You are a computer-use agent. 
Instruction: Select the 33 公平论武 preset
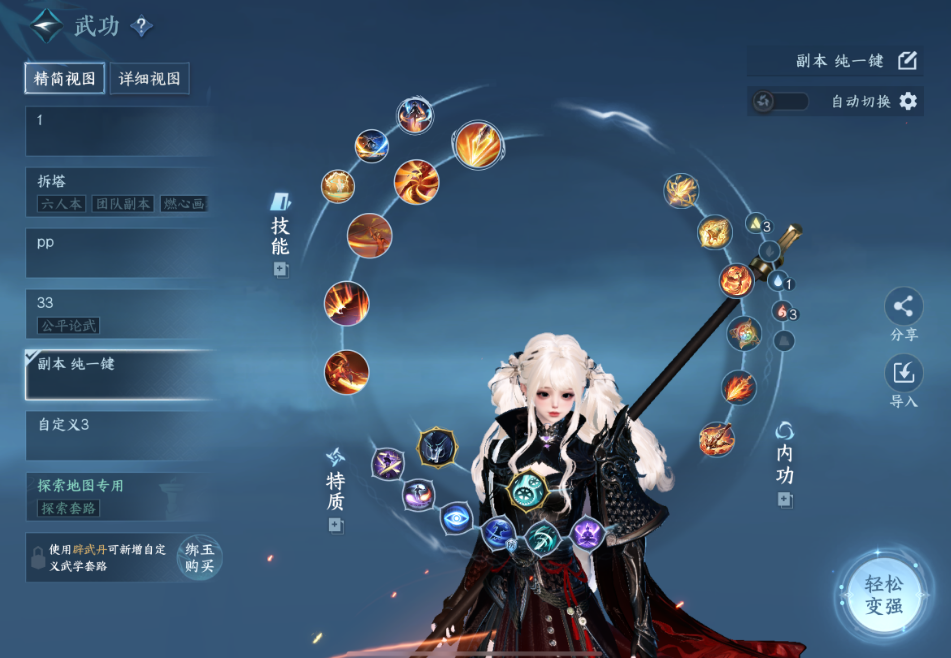click(x=120, y=313)
